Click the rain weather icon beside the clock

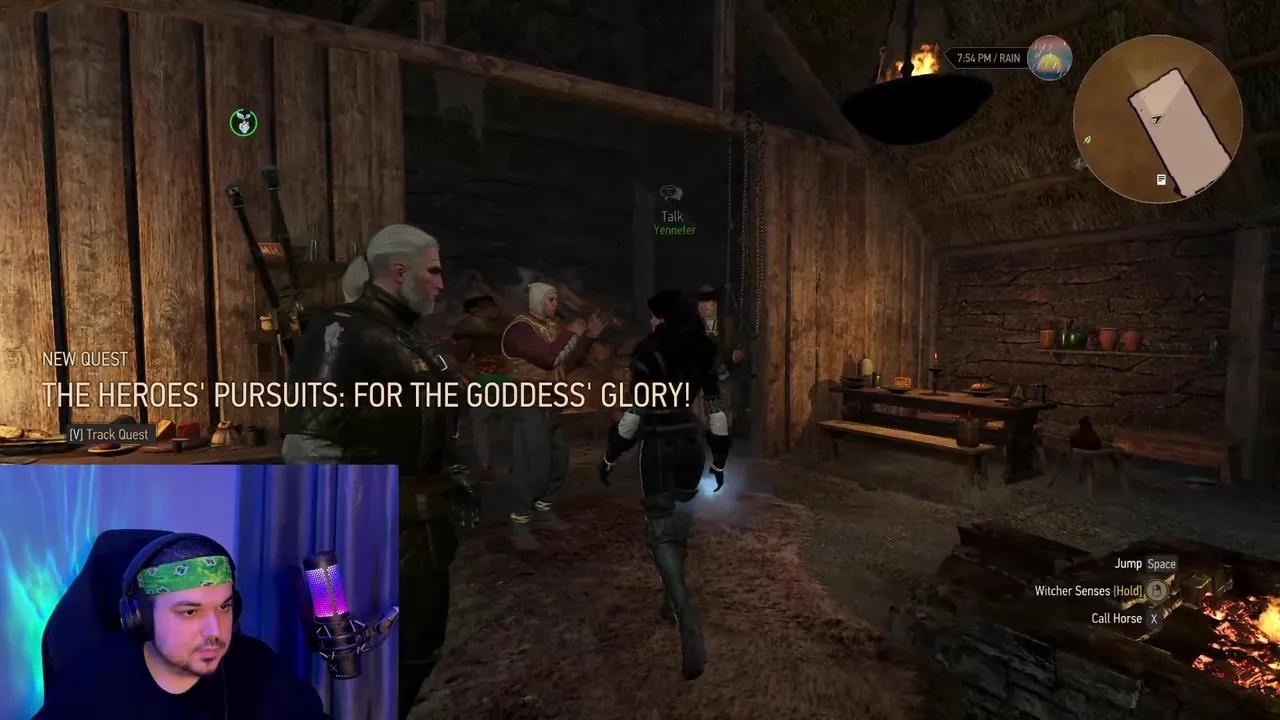pos(1050,57)
